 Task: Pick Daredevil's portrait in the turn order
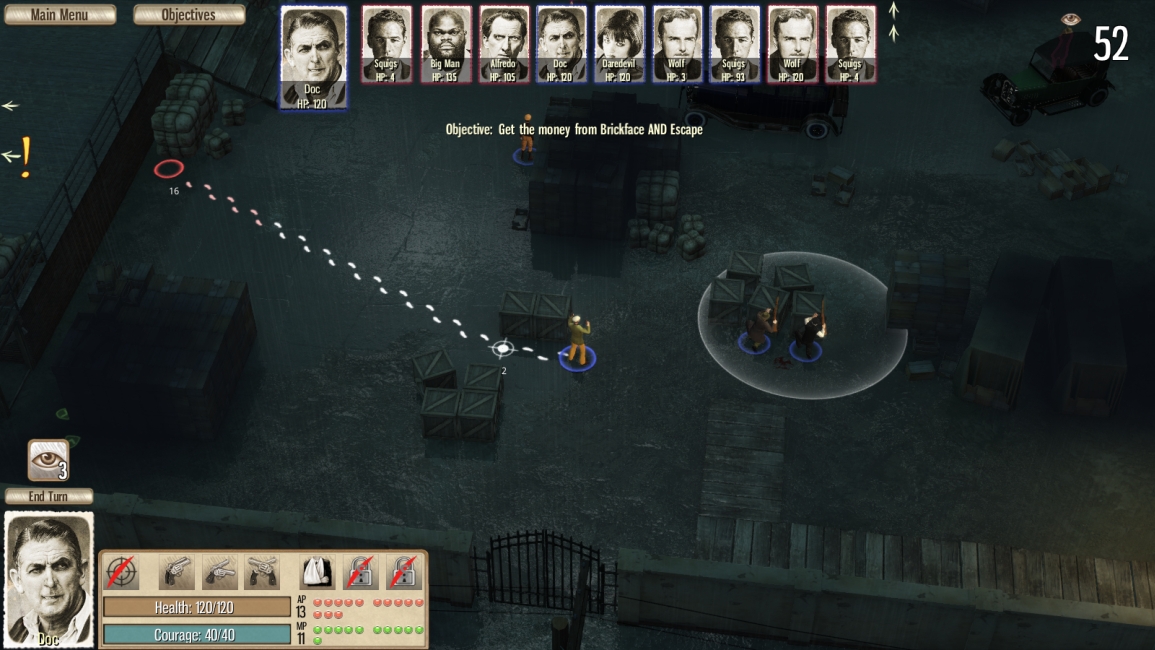[x=620, y=44]
